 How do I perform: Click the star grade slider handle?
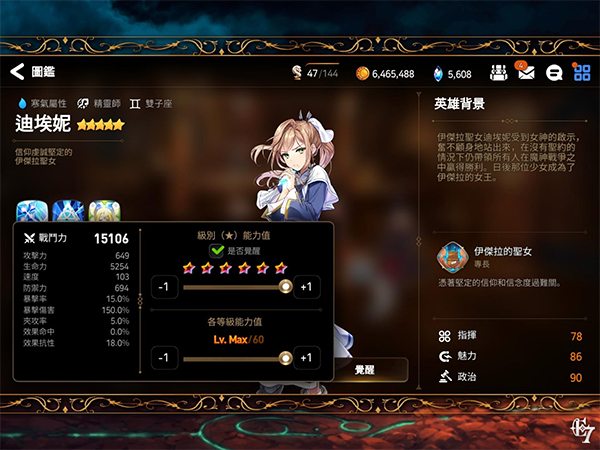click(x=285, y=287)
